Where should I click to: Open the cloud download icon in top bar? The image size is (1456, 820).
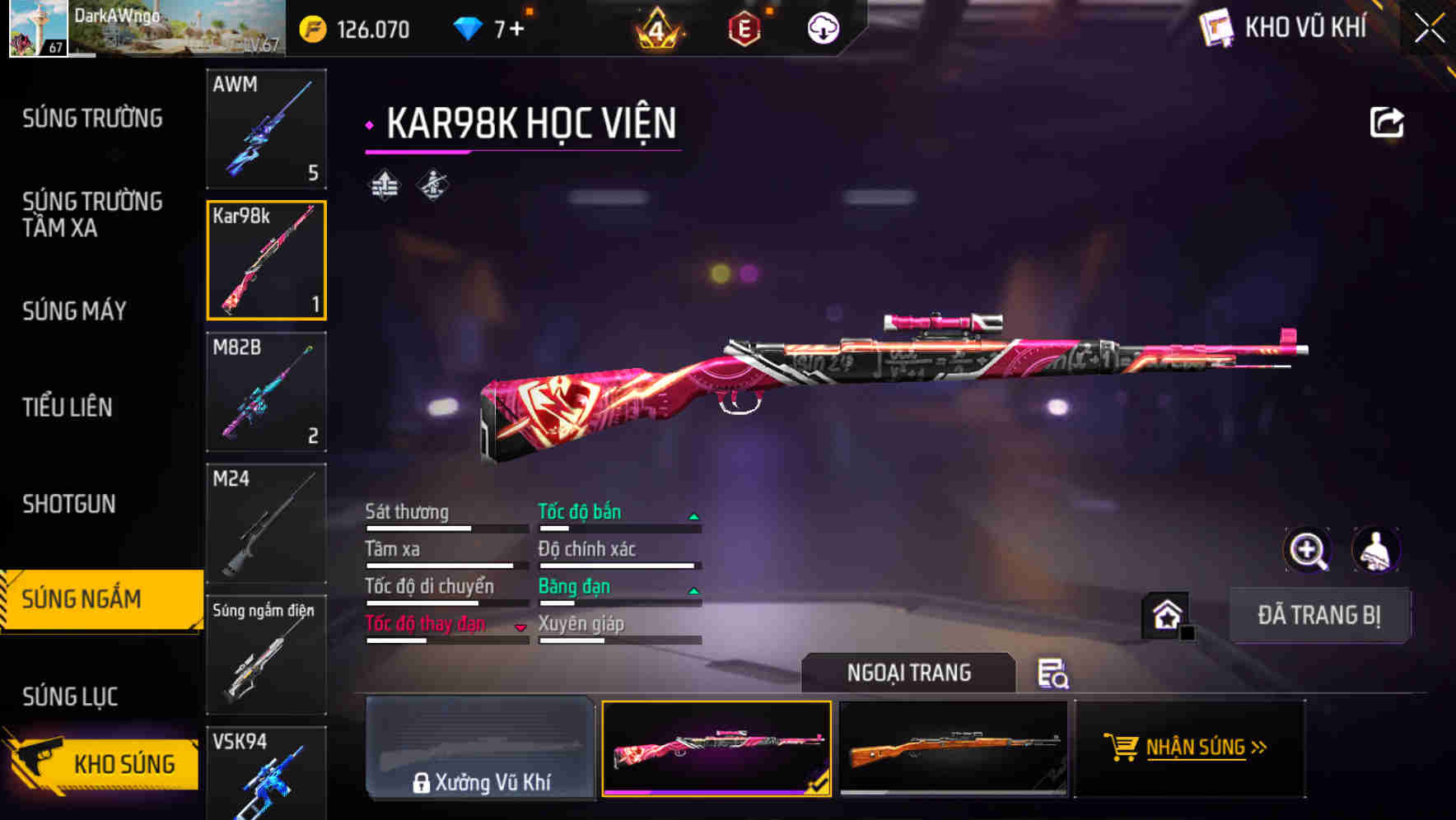pos(823,28)
